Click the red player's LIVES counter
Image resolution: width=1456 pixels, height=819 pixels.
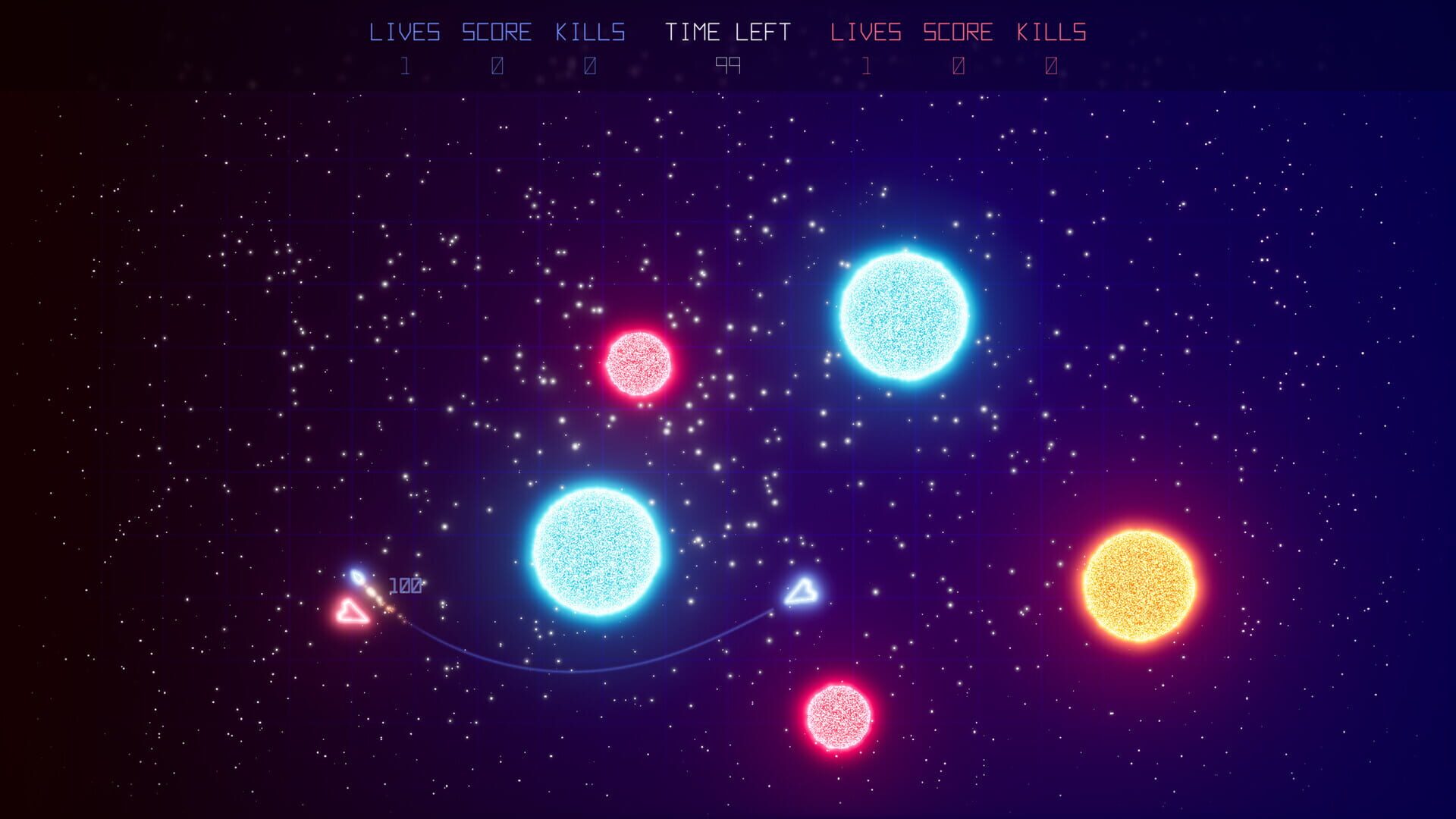(865, 66)
